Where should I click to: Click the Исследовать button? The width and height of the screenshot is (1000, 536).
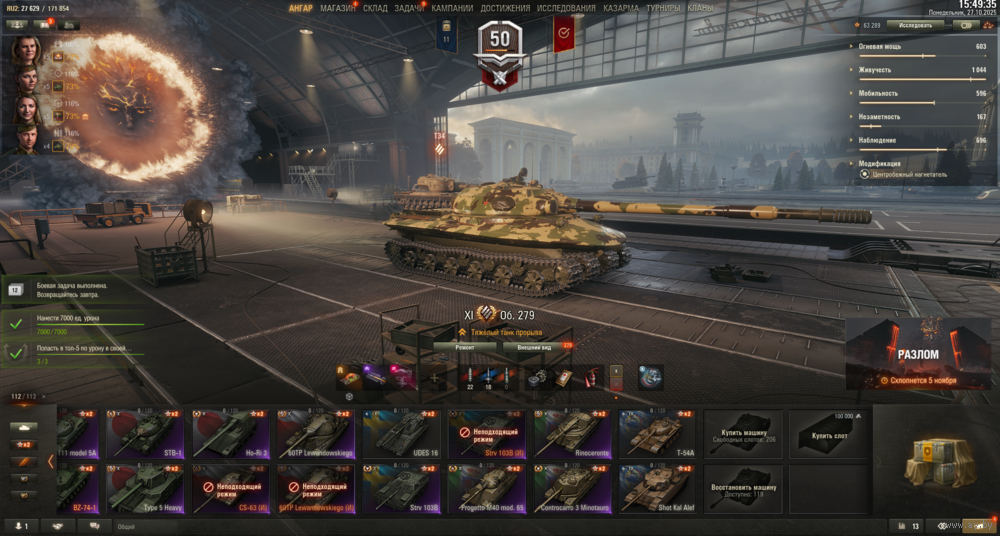coord(915,25)
